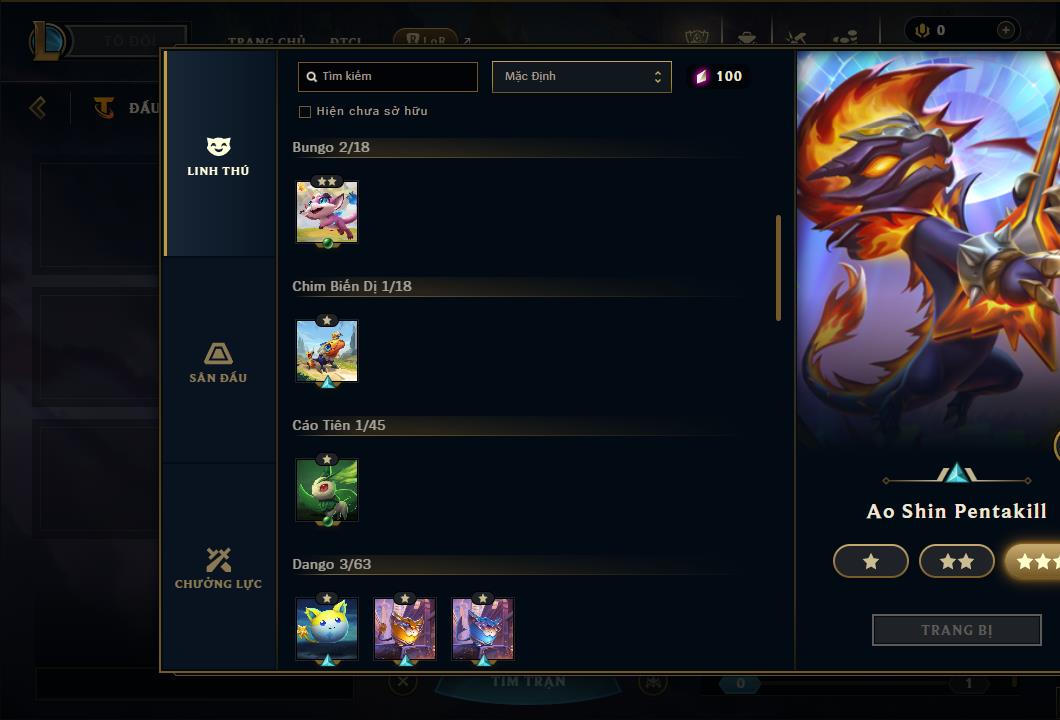Pick the green Cáo Tiên little legend
This screenshot has height=720, width=1060.
point(327,490)
